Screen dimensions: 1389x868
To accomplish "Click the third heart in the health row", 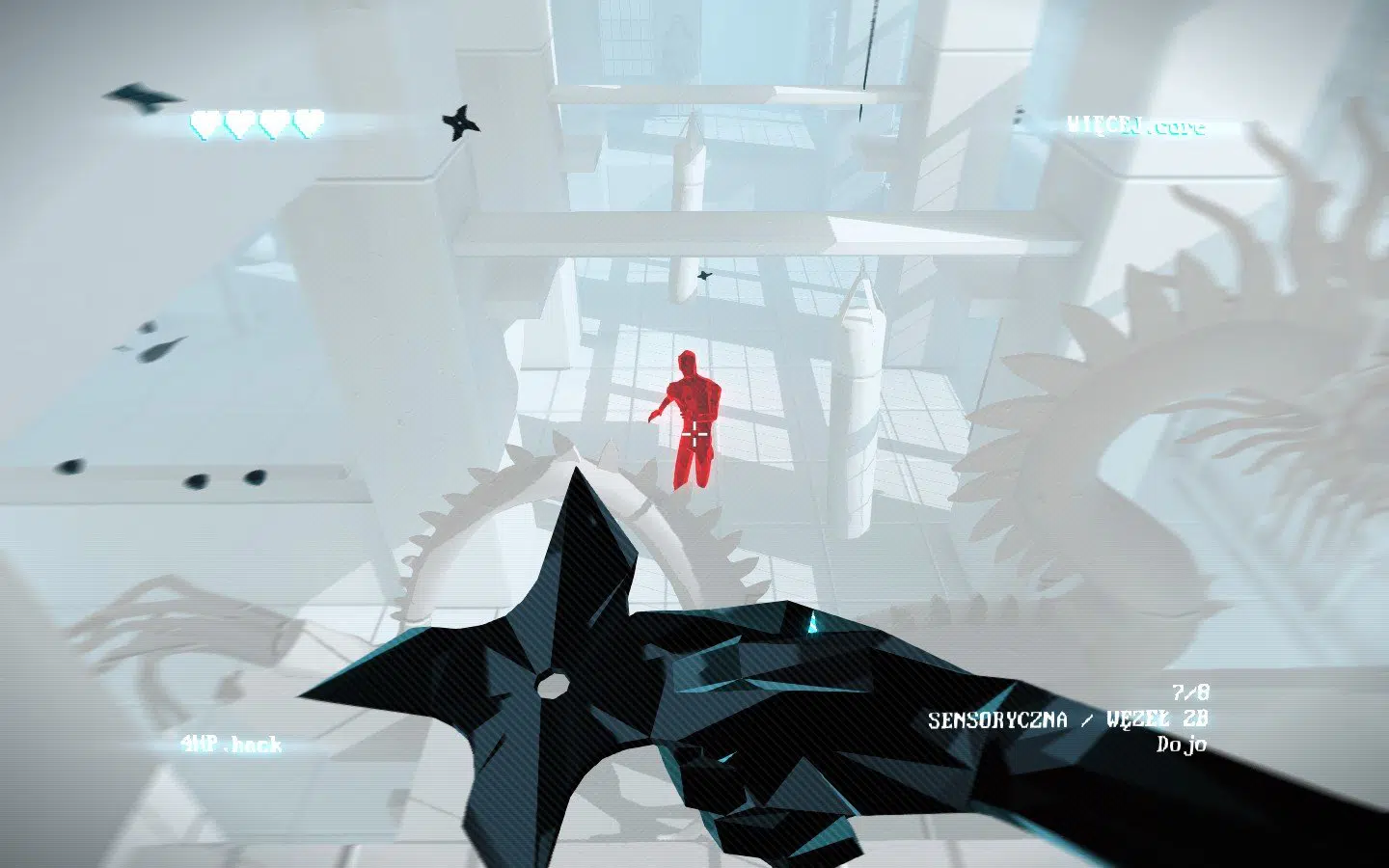I will [273, 123].
